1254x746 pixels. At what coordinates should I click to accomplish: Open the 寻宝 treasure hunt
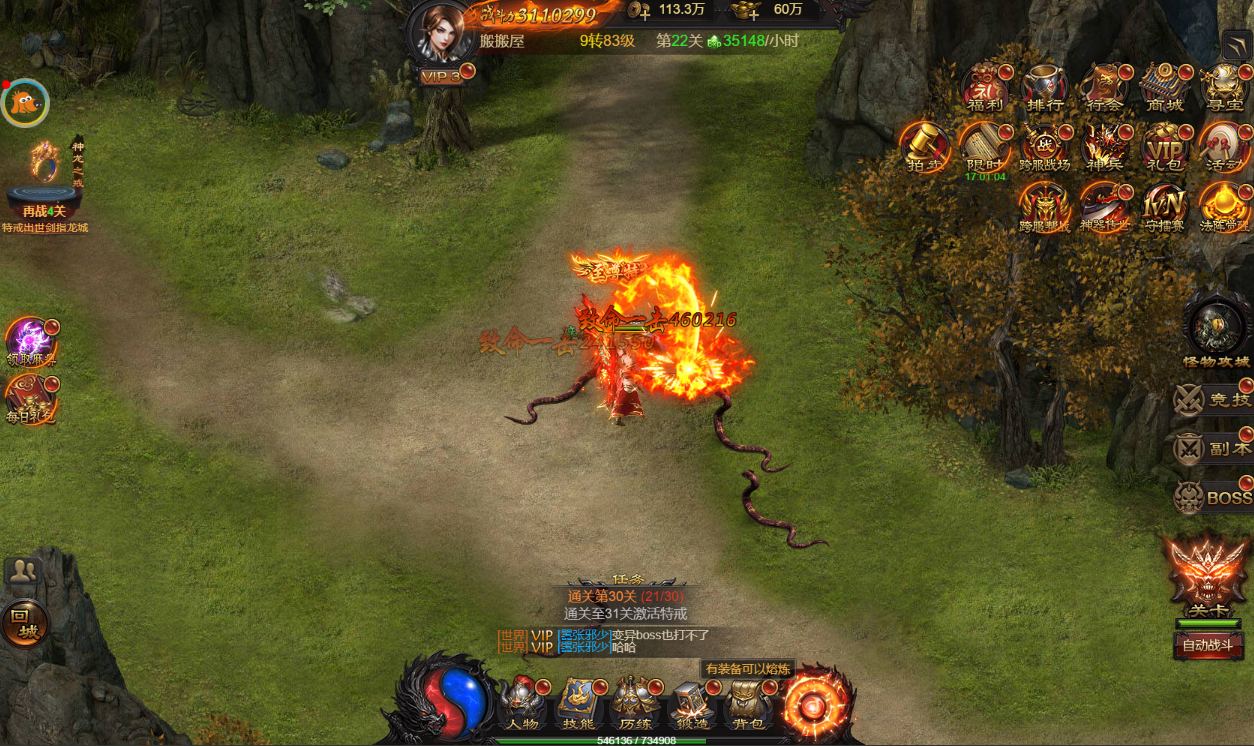(x=1222, y=88)
